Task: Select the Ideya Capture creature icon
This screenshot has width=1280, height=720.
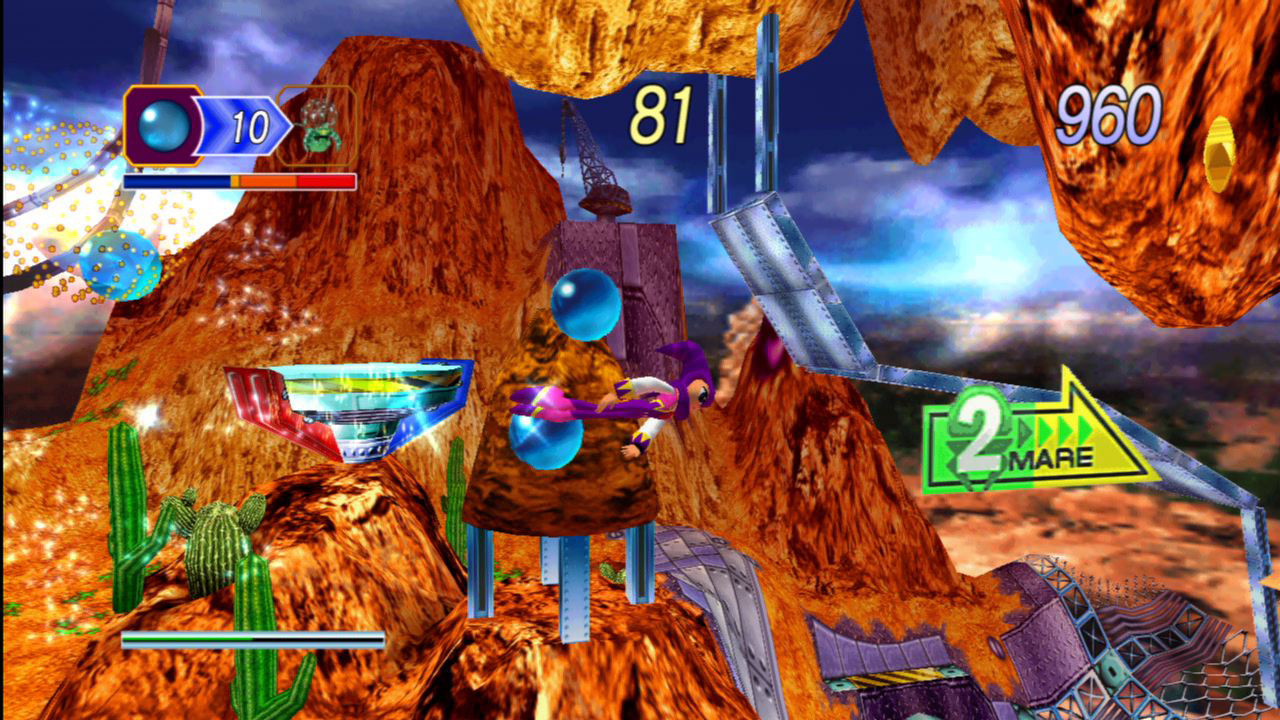Action: pyautogui.click(x=319, y=126)
